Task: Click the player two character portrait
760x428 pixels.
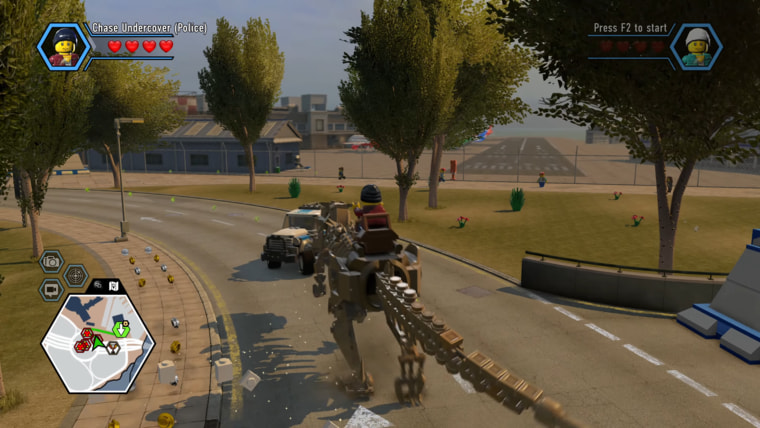Action: tap(696, 47)
